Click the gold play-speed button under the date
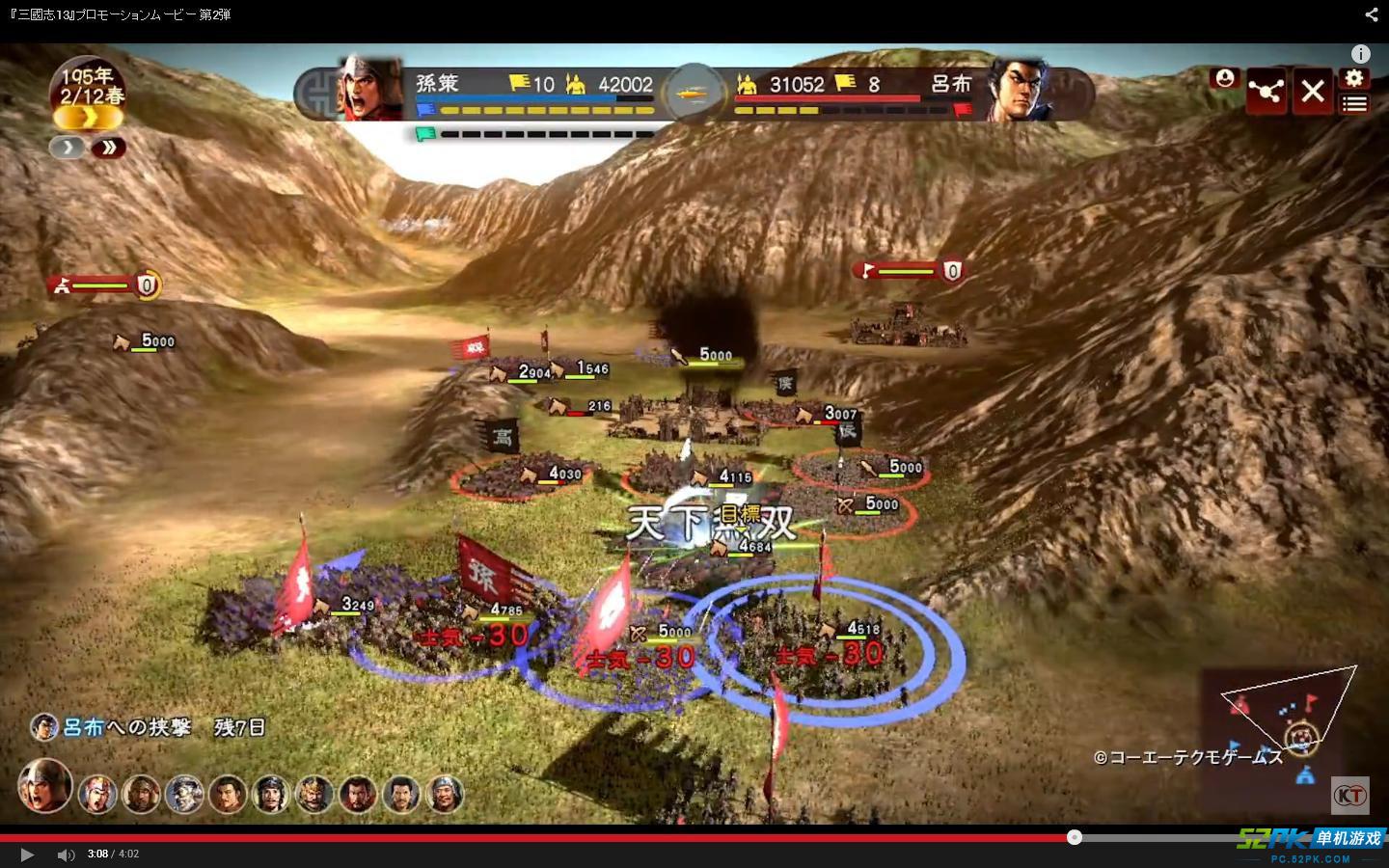 88,118
